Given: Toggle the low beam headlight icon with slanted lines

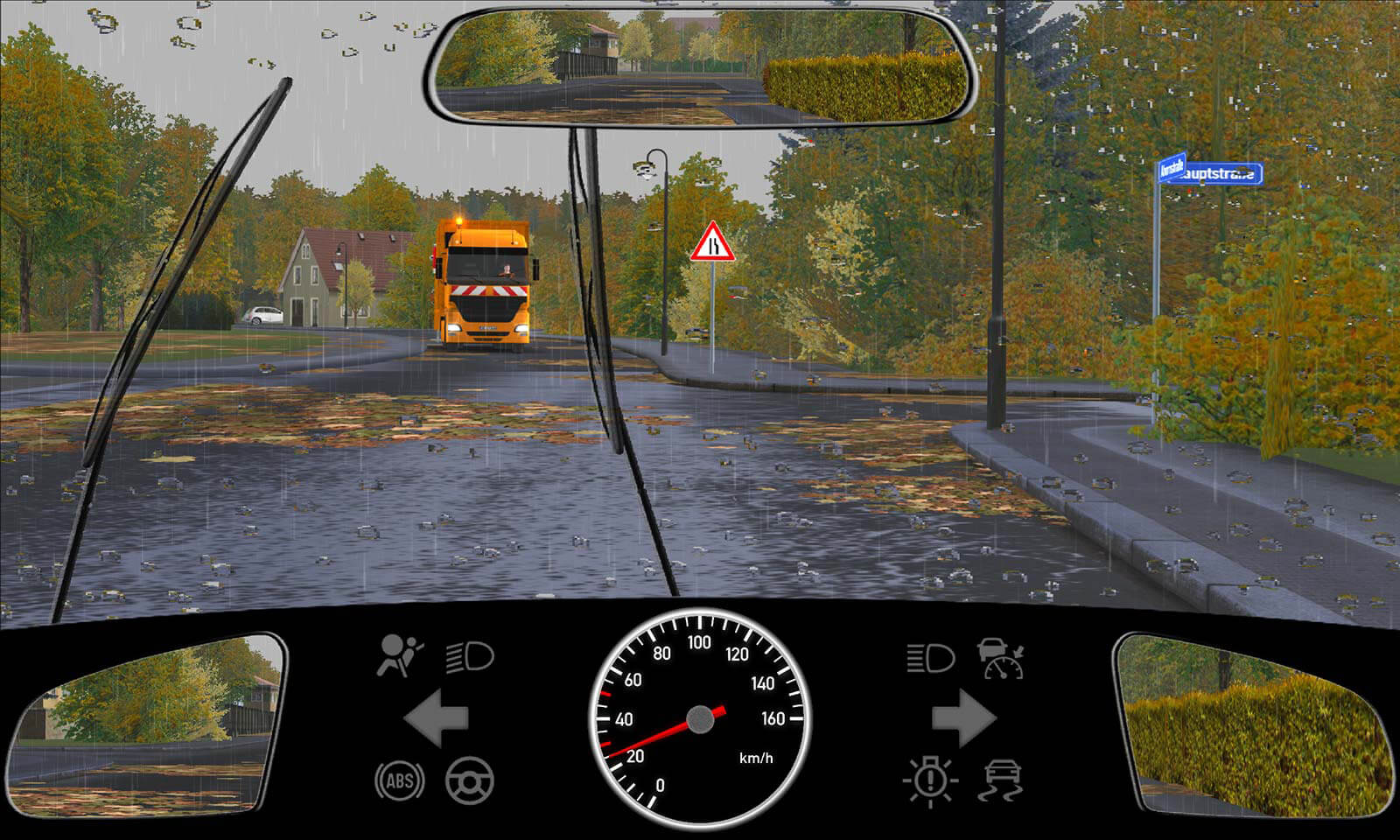Looking at the screenshot, I should coord(470,656).
